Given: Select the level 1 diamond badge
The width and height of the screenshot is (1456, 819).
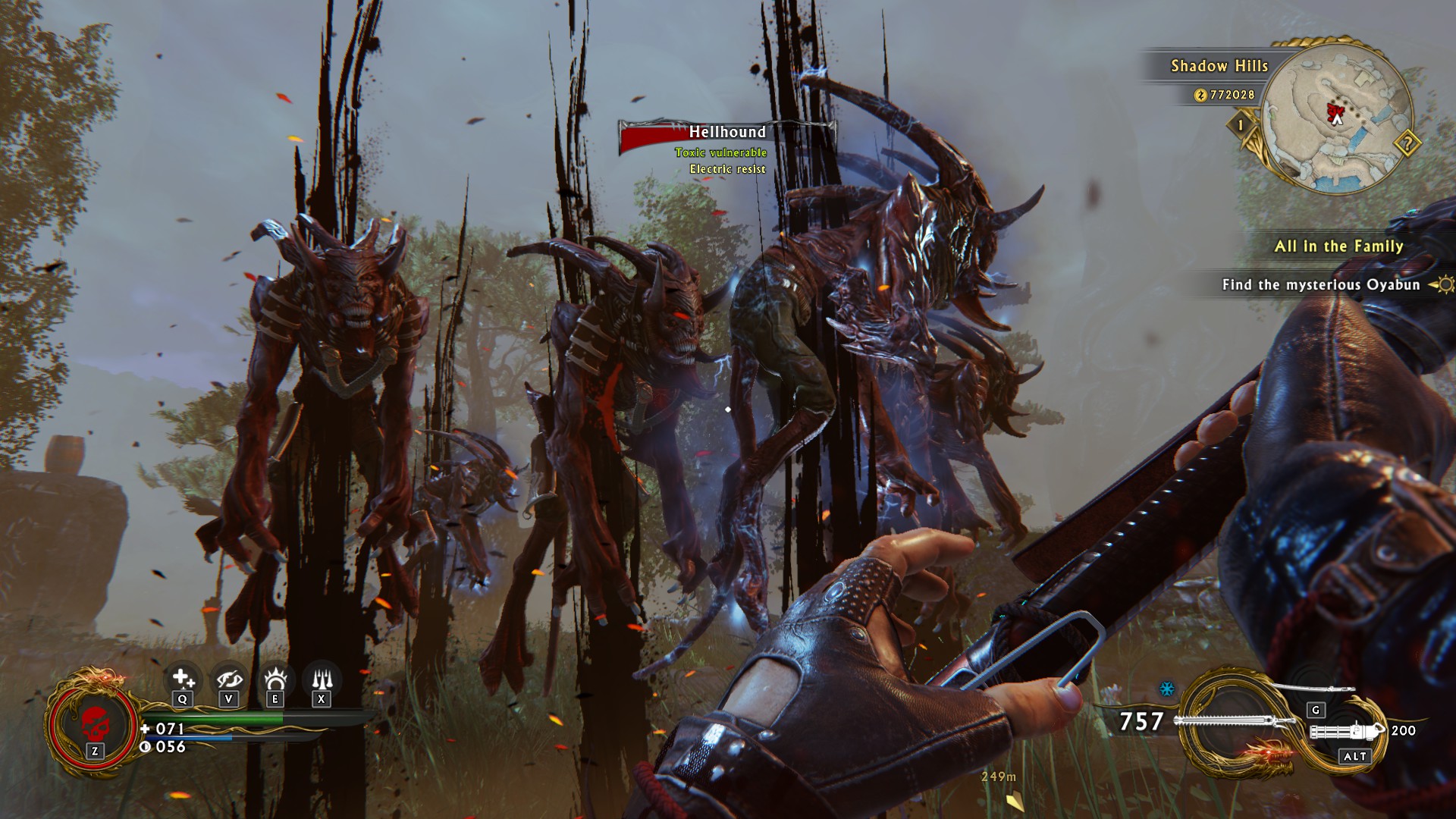Looking at the screenshot, I should pyautogui.click(x=1241, y=124).
